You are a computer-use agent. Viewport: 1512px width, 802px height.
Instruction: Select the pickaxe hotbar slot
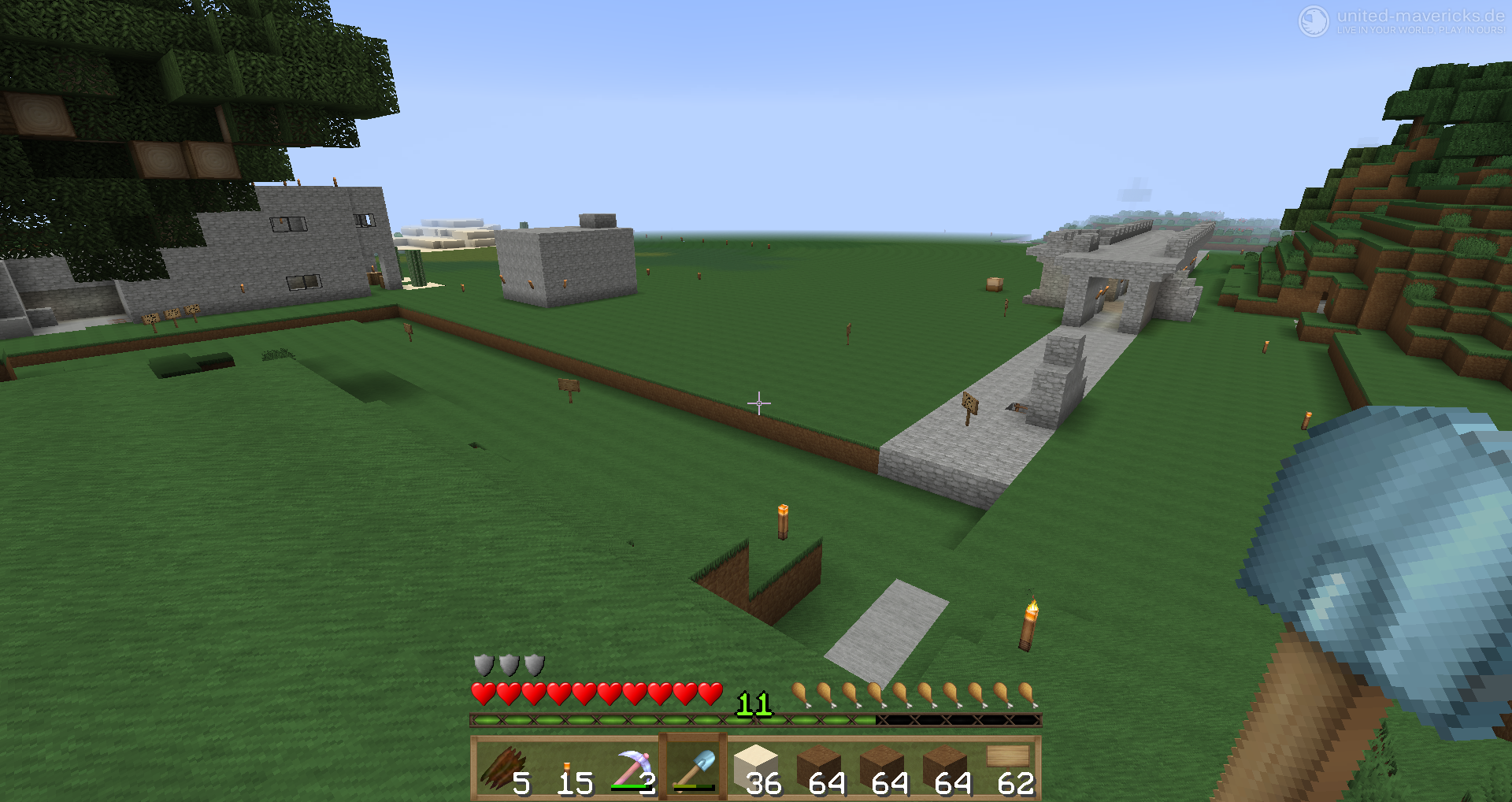632,770
